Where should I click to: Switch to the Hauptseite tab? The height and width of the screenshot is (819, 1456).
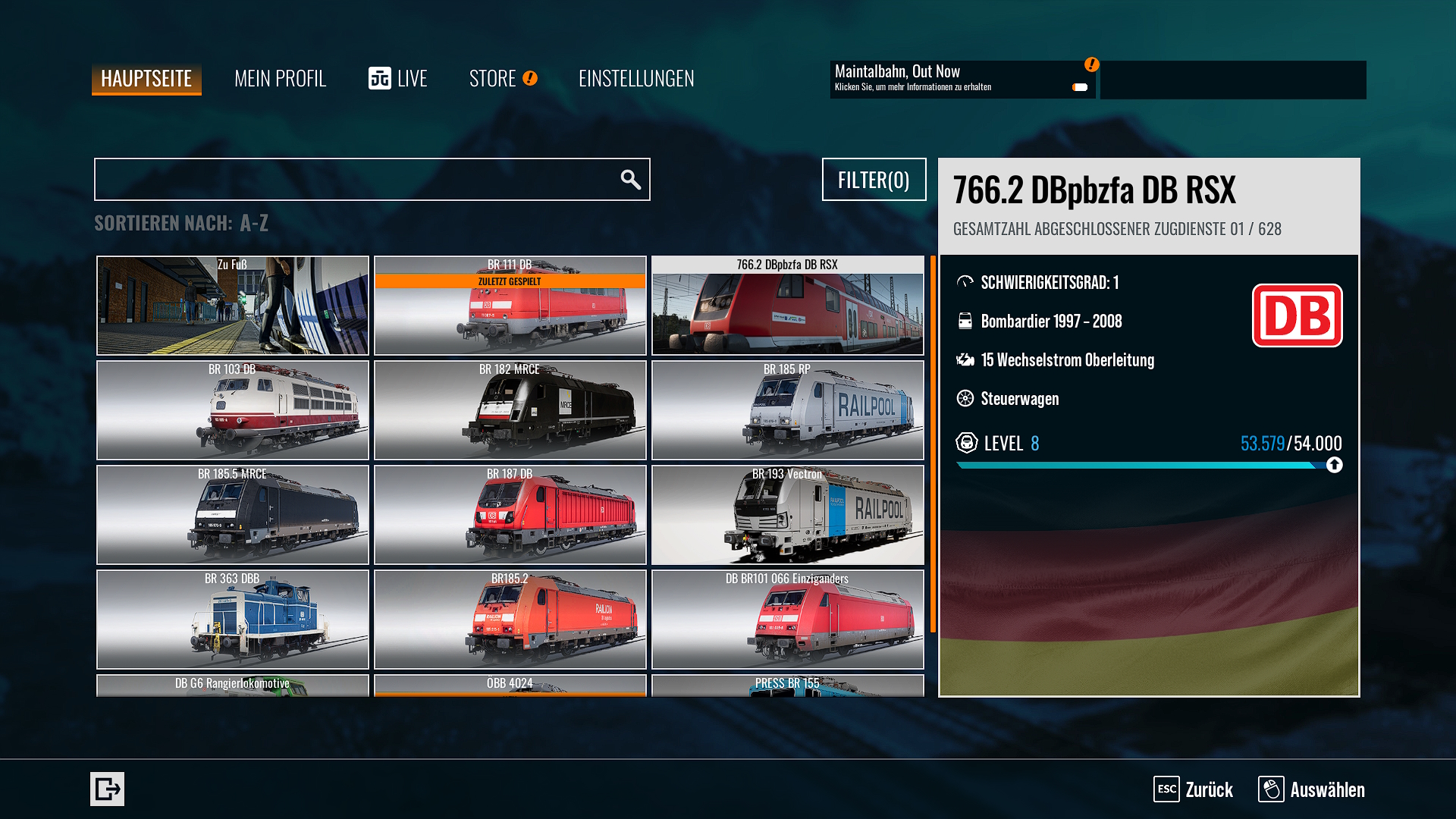tap(146, 79)
